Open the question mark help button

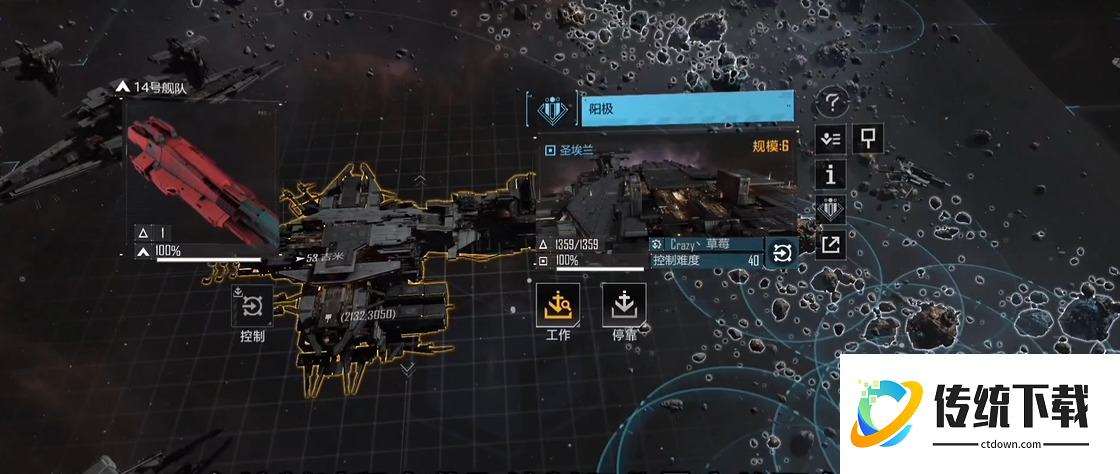point(832,102)
